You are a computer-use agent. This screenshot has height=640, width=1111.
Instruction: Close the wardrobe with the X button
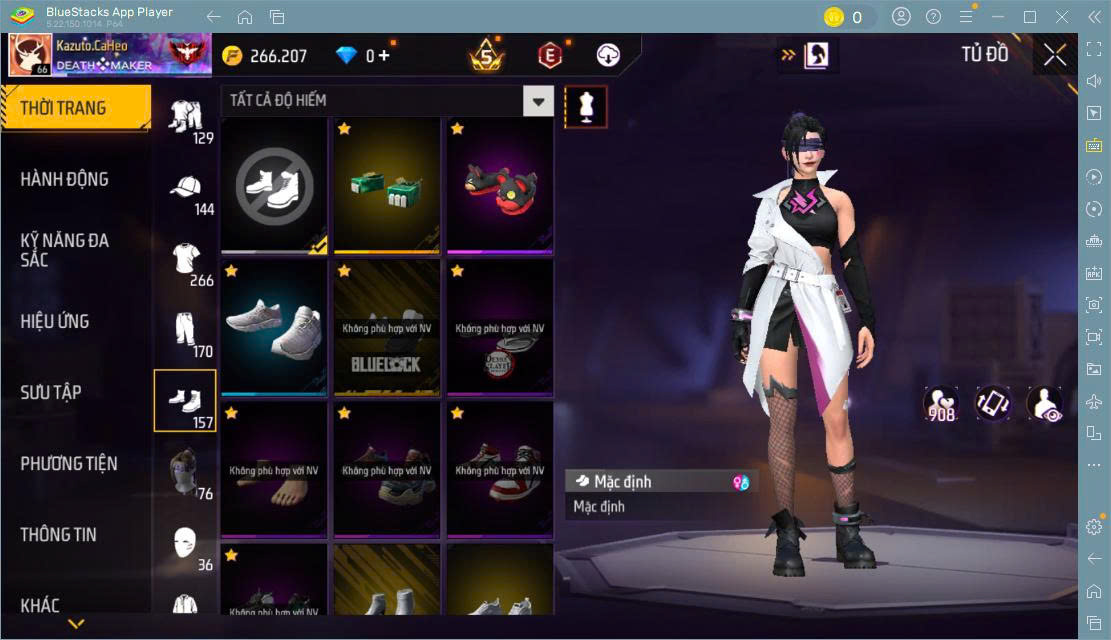[1054, 56]
